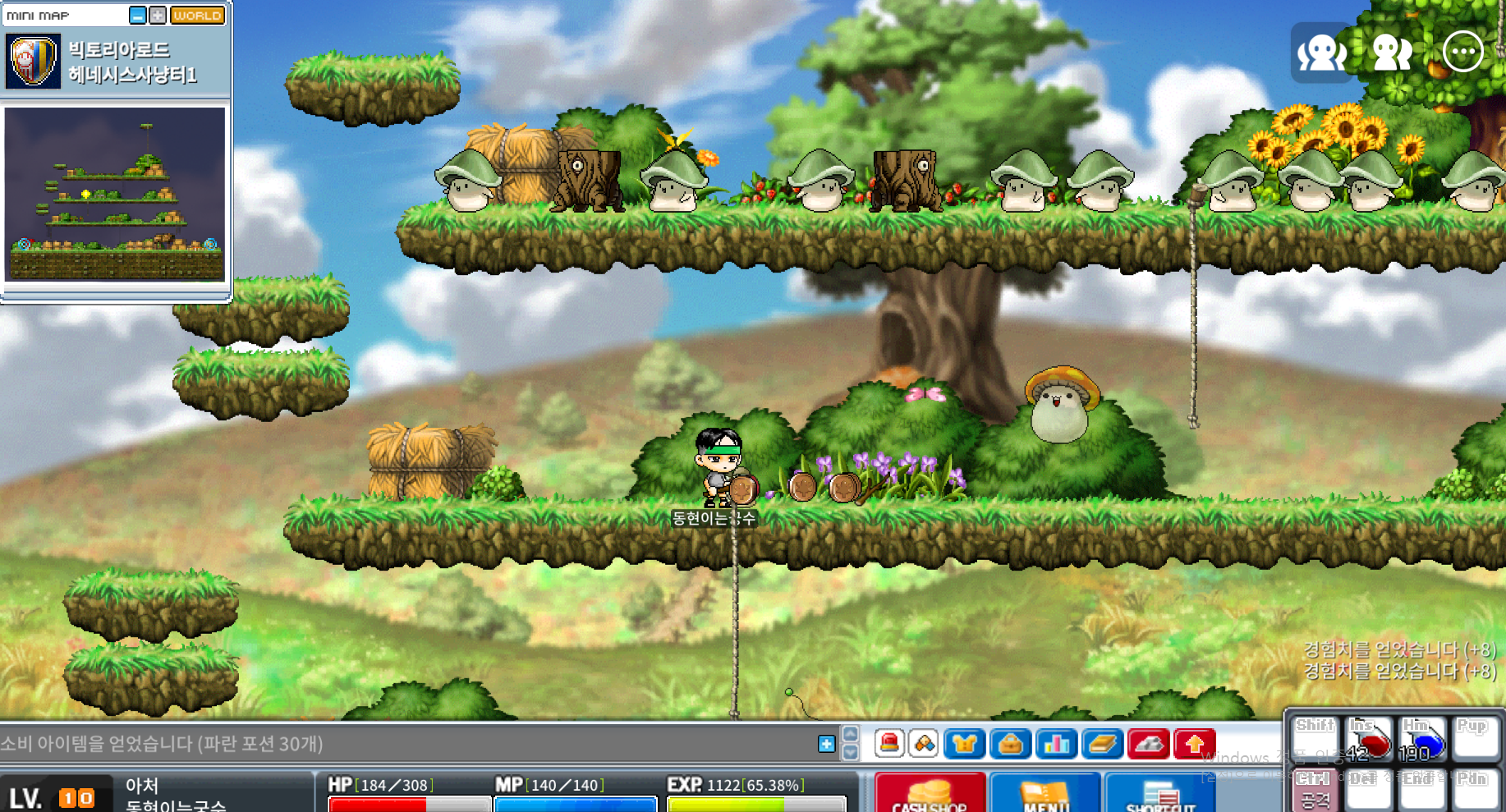Screen dimensions: 1506x812
Task: Open the WORLD map from the minimap
Action: [x=197, y=15]
